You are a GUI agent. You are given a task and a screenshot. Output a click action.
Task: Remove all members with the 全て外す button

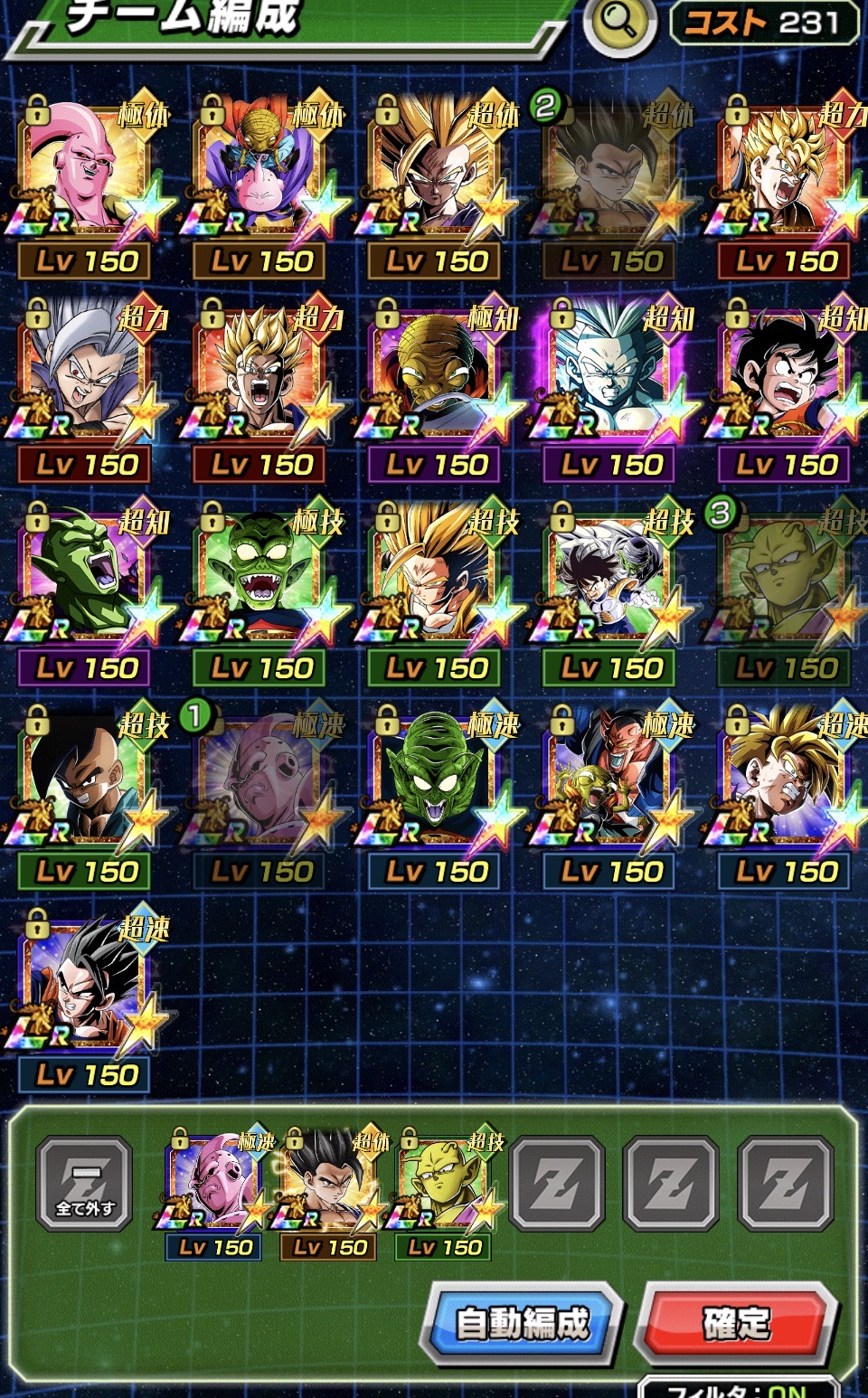pos(85,1184)
